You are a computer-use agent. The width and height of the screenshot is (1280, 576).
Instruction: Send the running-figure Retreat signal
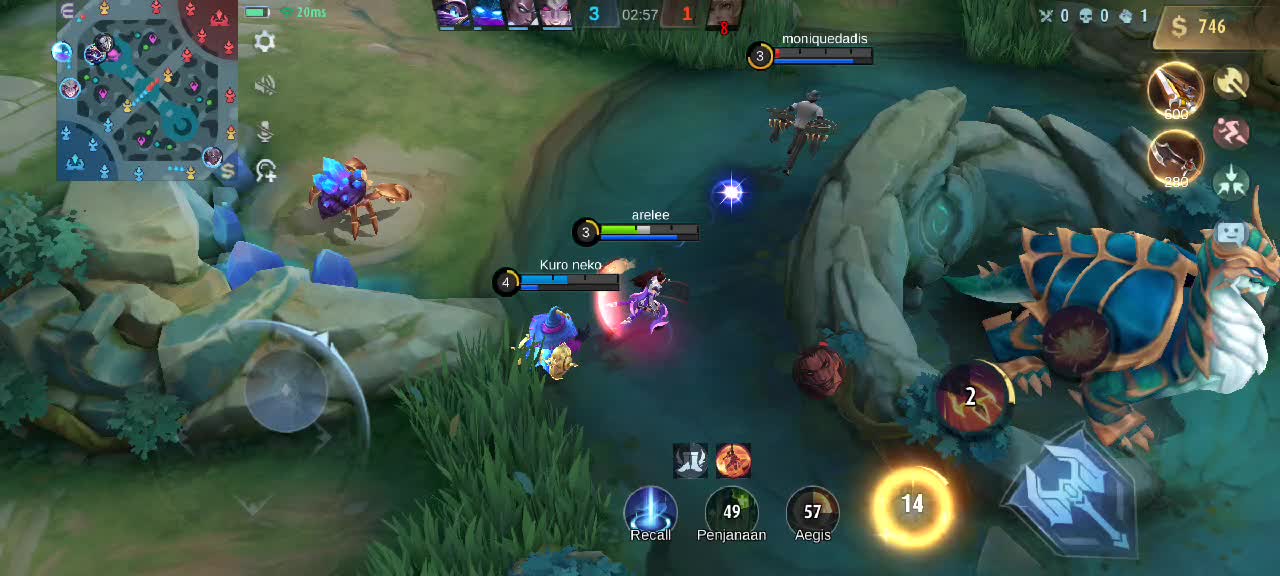click(1231, 132)
